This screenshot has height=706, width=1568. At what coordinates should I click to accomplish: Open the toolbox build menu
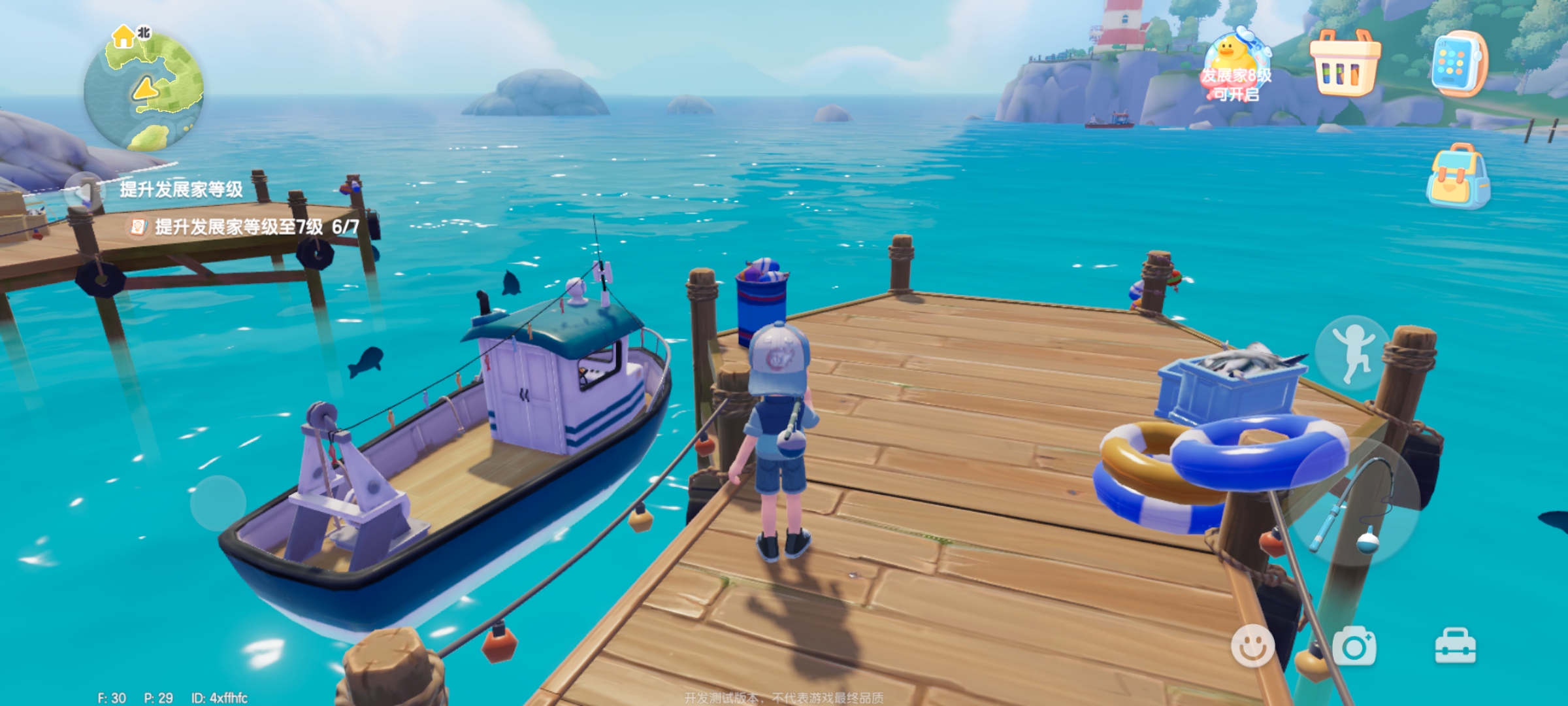point(1455,646)
